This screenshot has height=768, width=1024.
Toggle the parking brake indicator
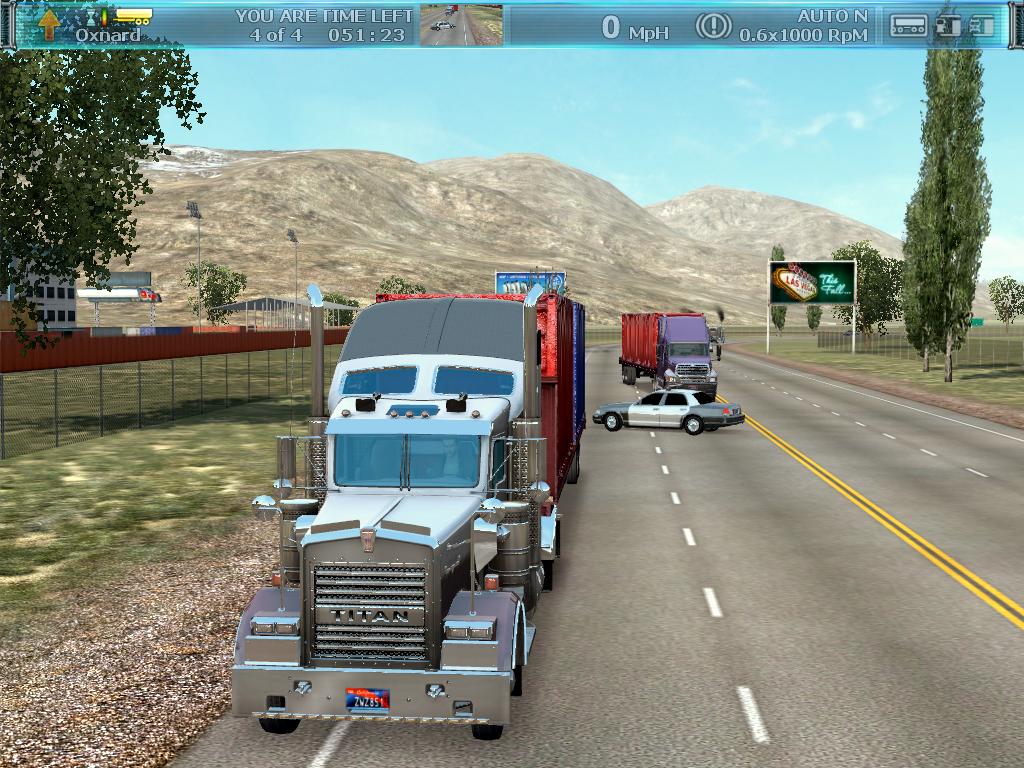point(713,26)
